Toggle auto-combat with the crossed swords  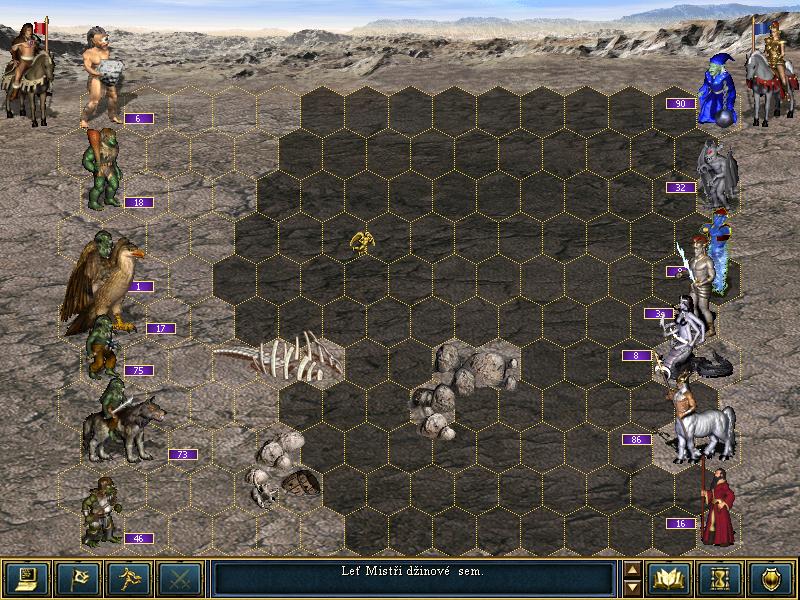tap(179, 578)
